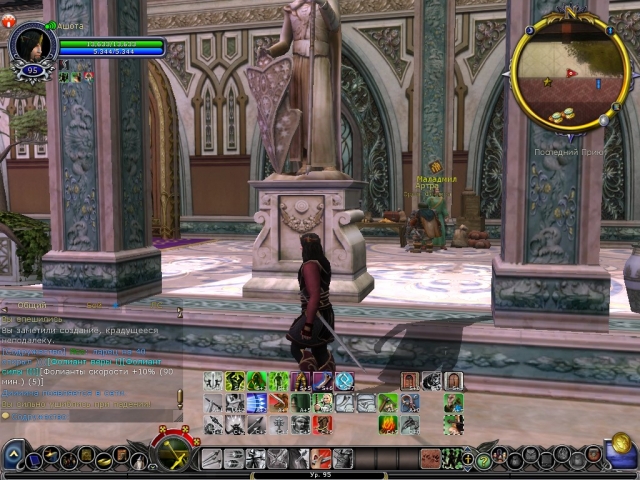Image resolution: width=640 pixels, height=480 pixels.
Task: Click the gold coins marker on the minimap
Action: click(x=562, y=115)
